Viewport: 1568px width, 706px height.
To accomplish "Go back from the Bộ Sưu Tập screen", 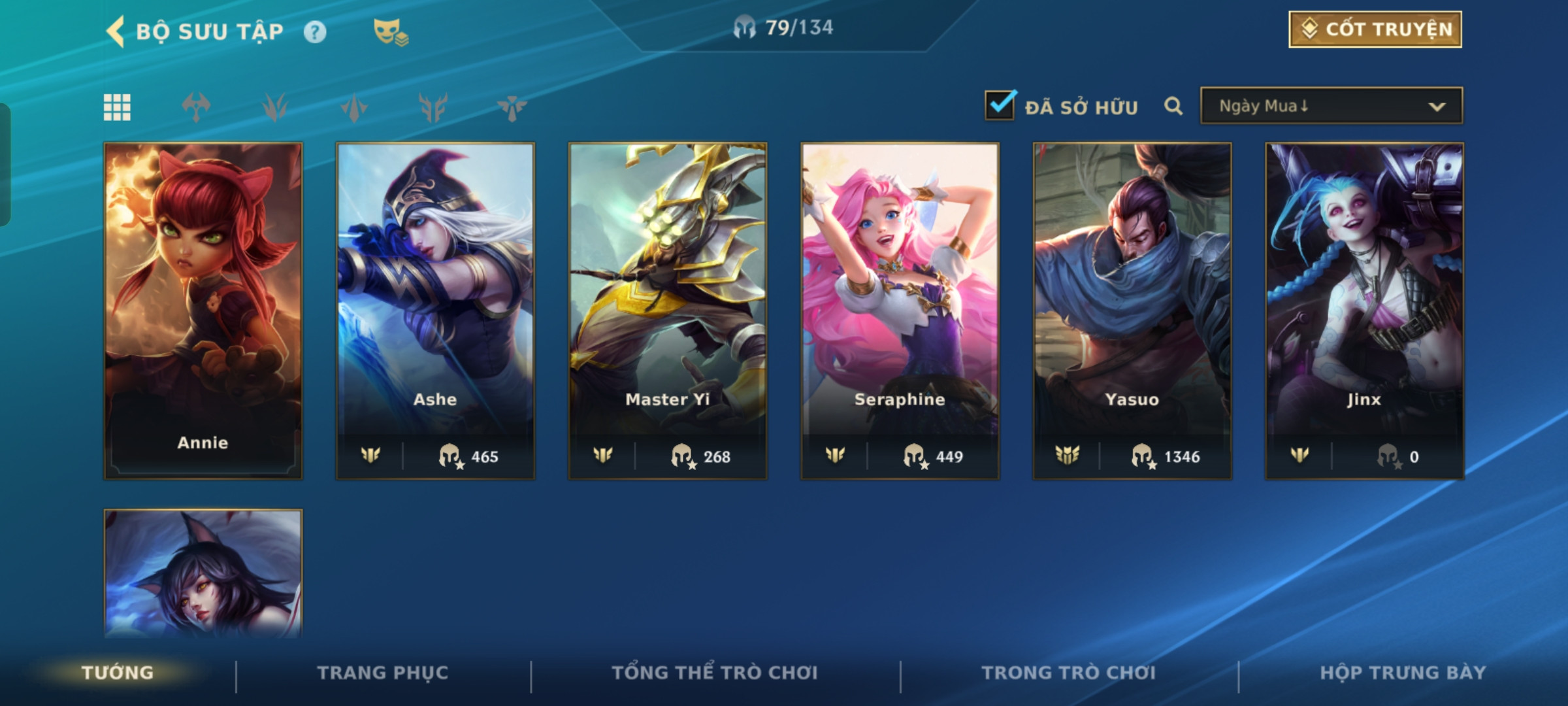I will click(116, 31).
